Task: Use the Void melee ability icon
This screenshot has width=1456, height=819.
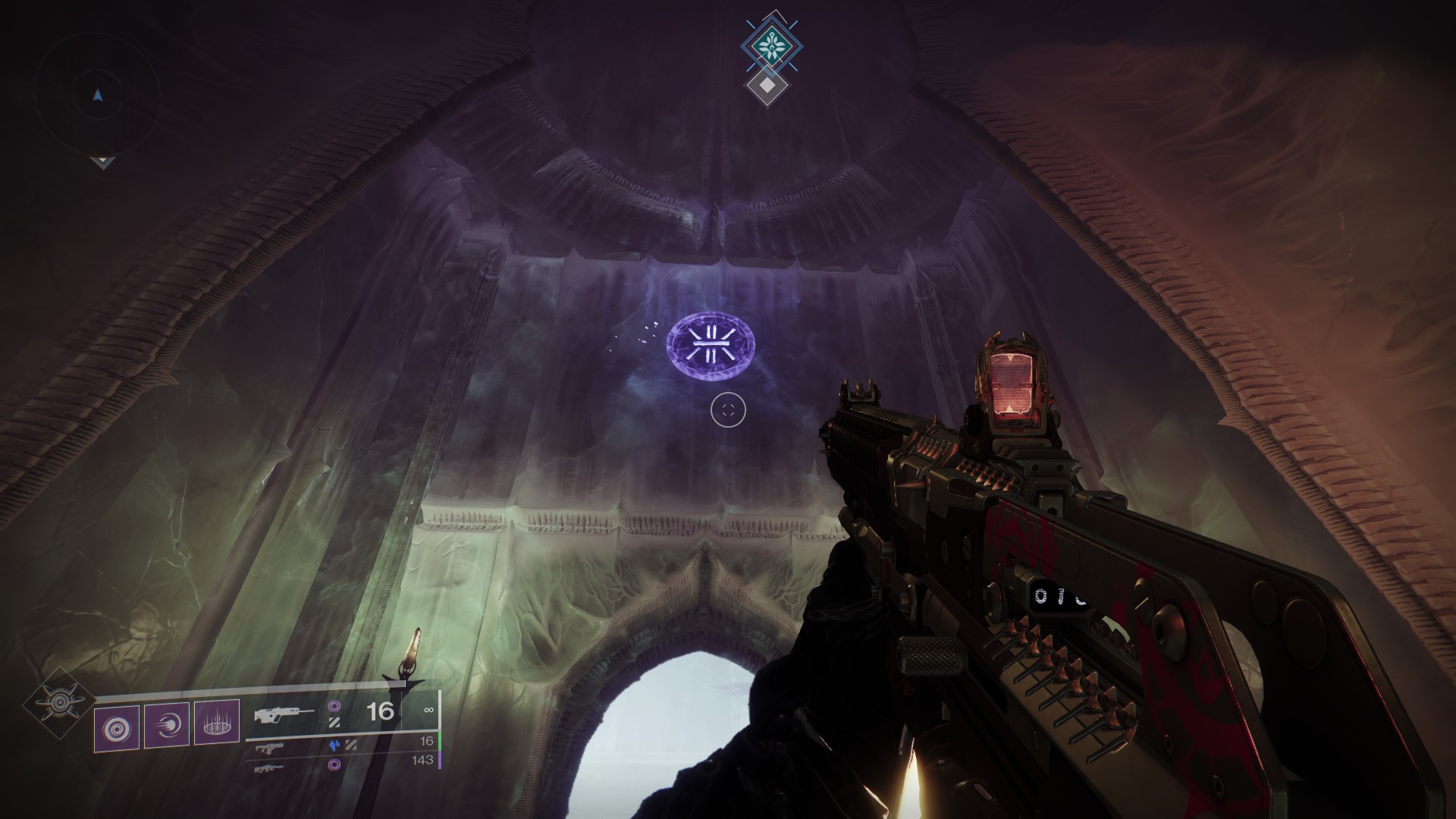Action: click(167, 726)
